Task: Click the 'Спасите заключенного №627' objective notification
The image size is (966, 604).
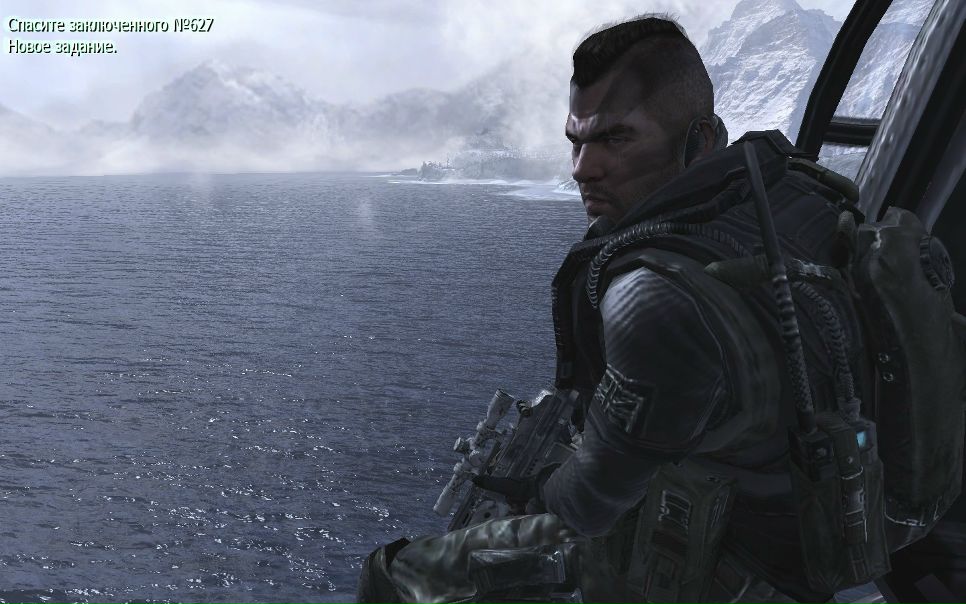Action: click(x=111, y=25)
